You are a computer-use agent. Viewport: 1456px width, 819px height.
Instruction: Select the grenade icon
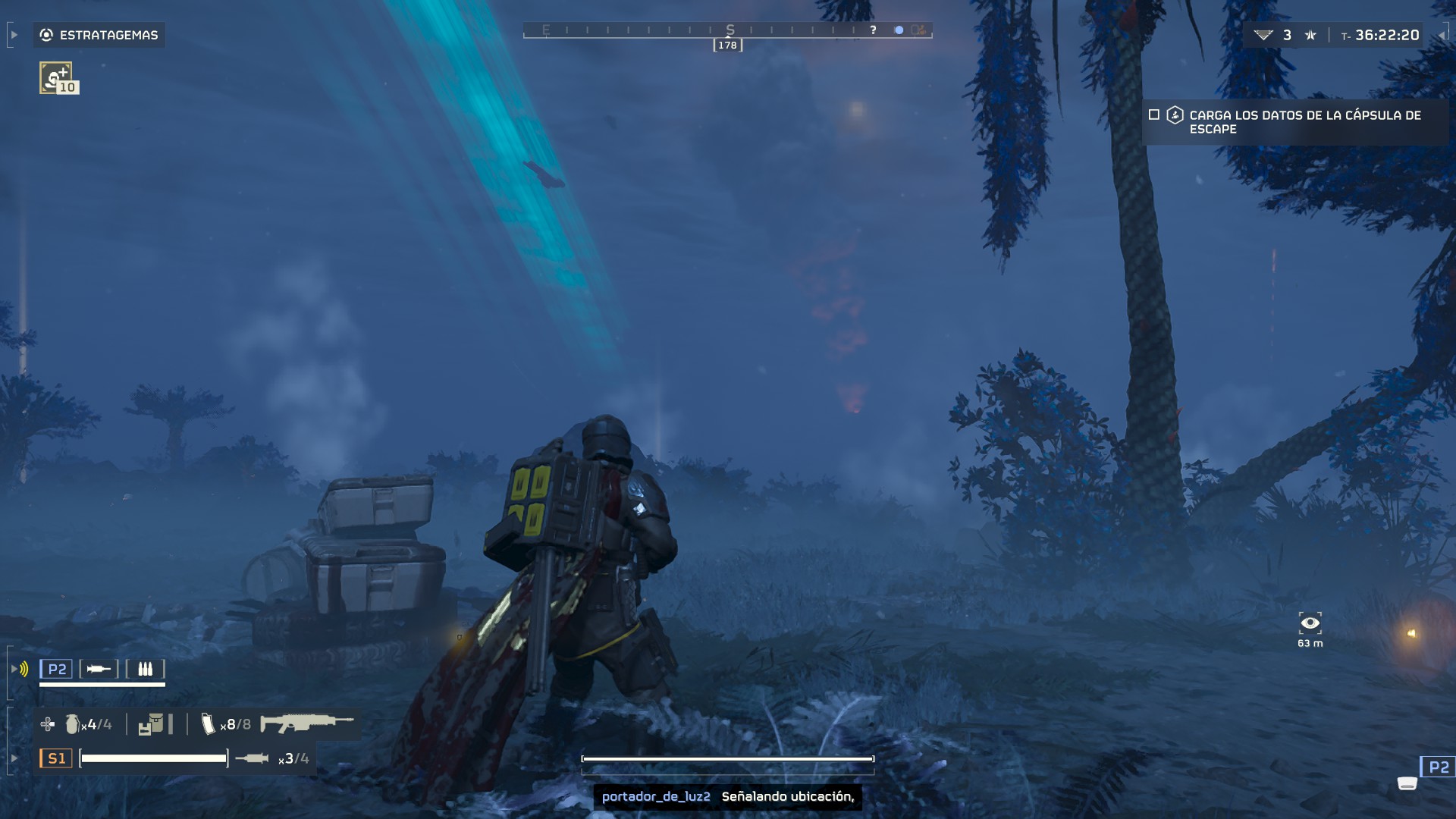pos(72,725)
